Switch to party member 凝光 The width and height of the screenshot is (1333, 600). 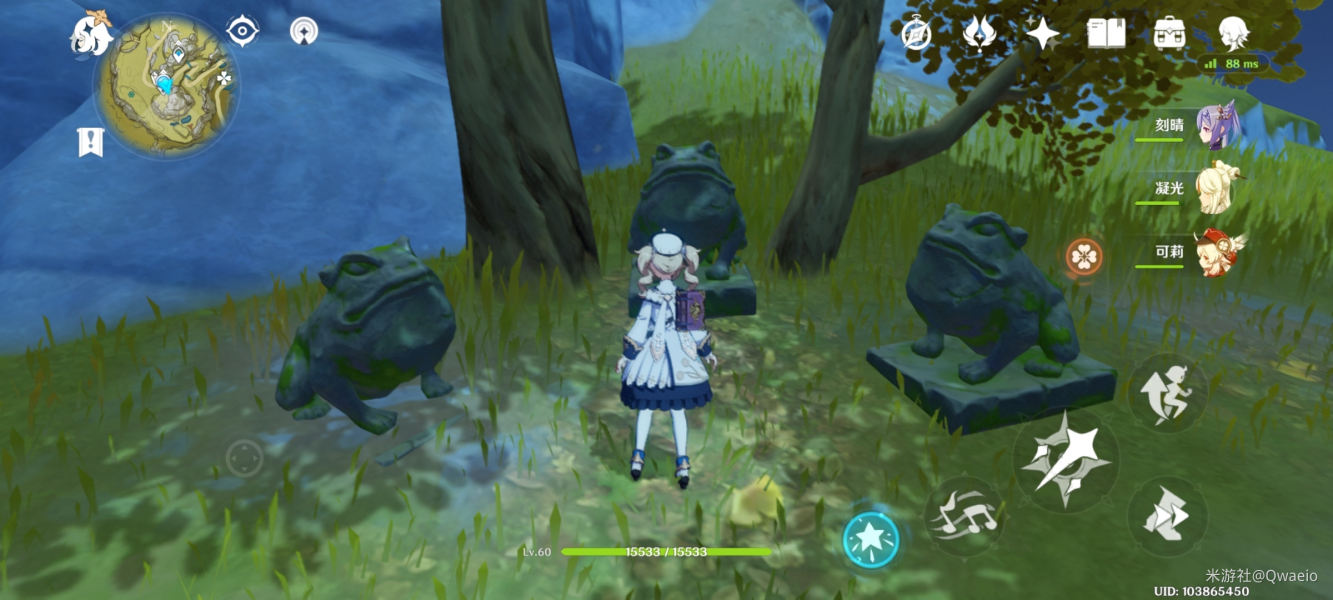[1214, 190]
